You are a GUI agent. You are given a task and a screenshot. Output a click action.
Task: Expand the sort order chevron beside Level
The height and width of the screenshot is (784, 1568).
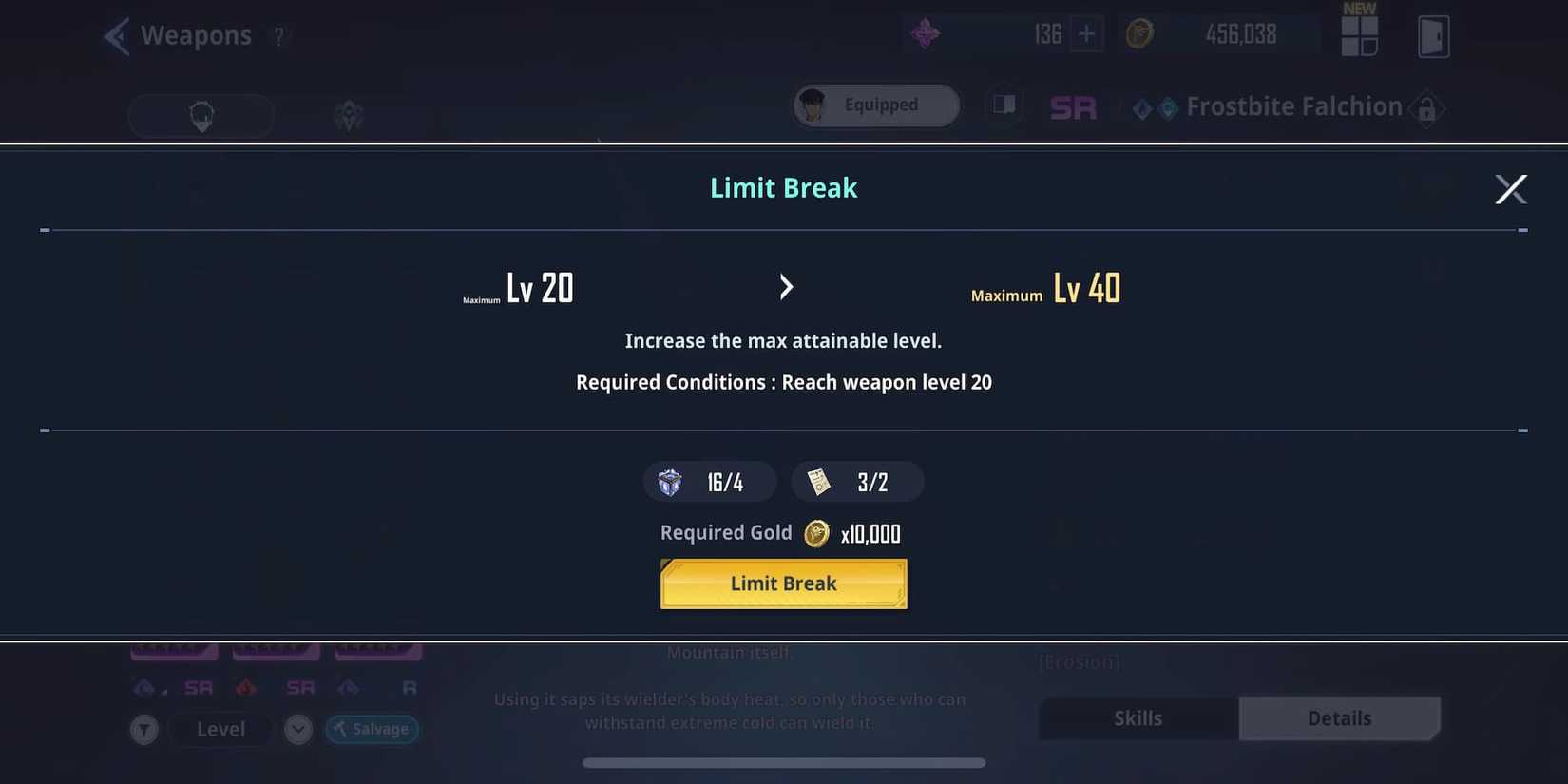[297, 729]
